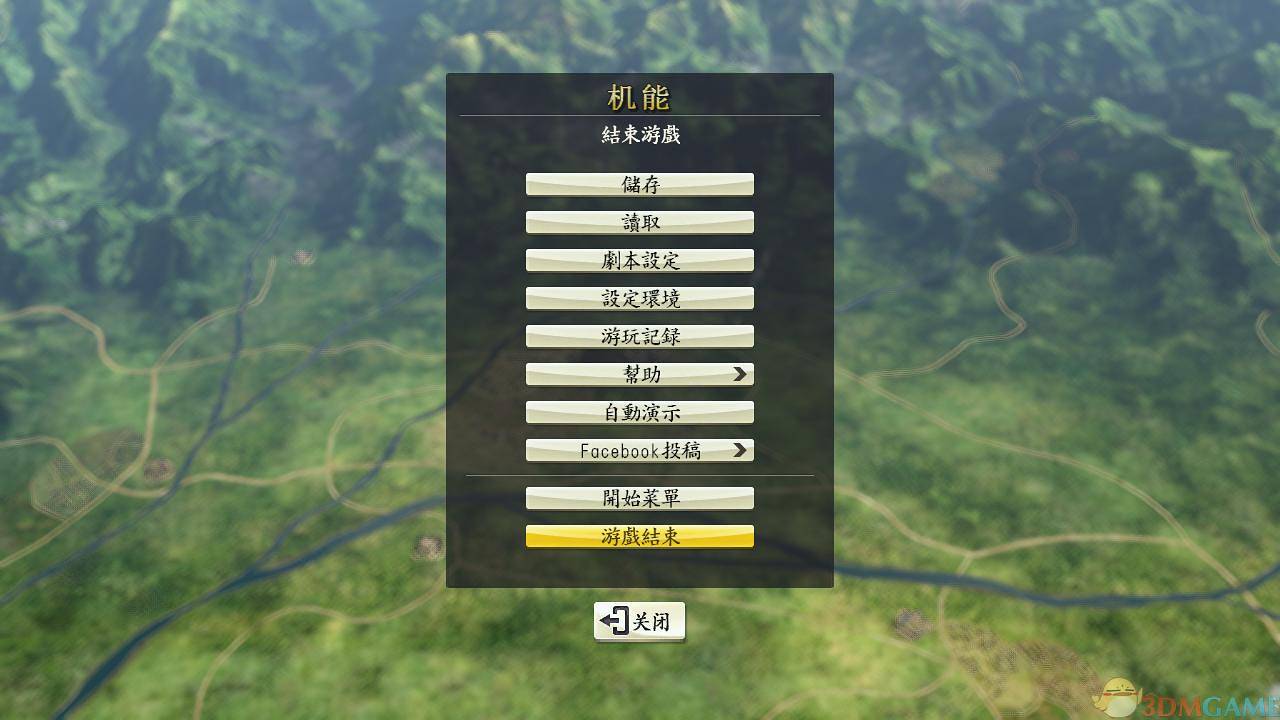Screen dimensions: 1280x720
Task: View 游玩記錄 play records
Action: [x=640, y=335]
